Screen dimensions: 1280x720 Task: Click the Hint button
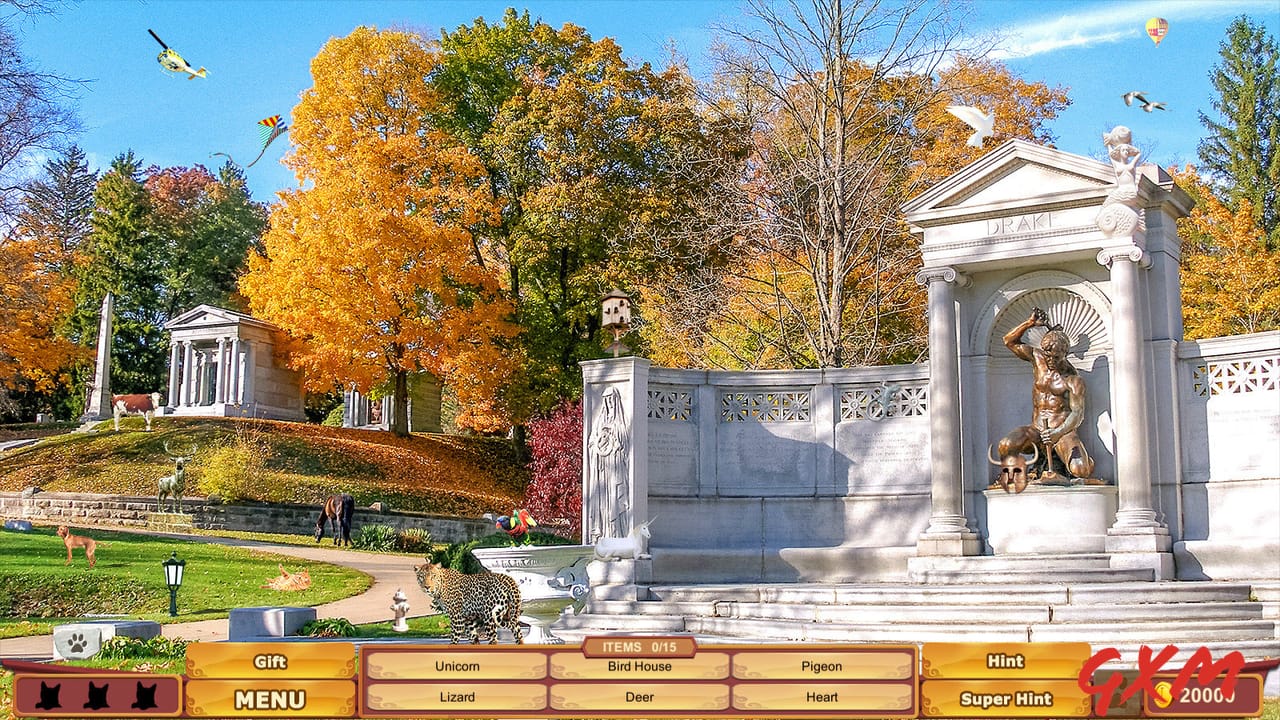tap(1005, 662)
